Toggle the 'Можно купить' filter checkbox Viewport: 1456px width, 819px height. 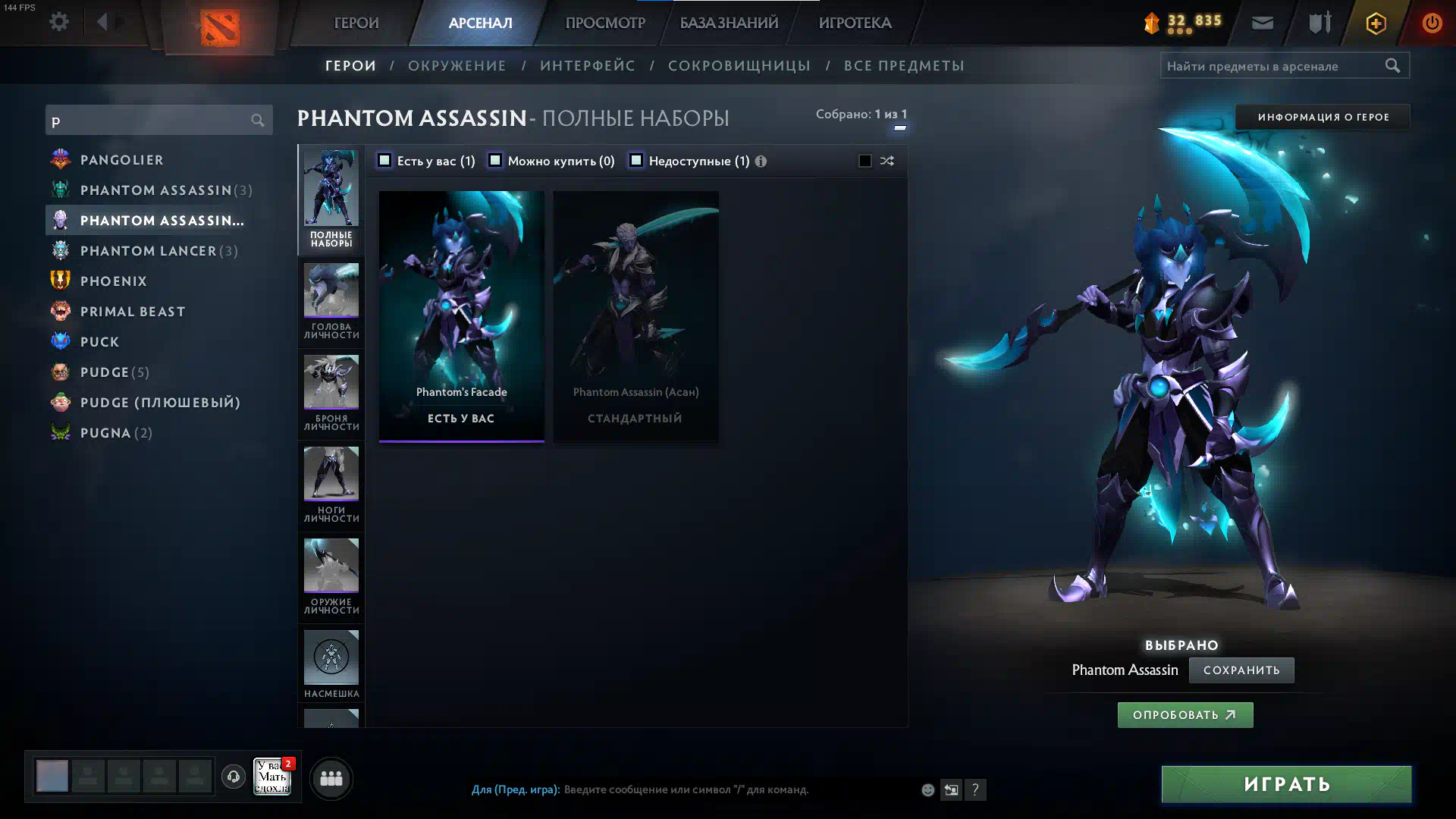tap(495, 161)
